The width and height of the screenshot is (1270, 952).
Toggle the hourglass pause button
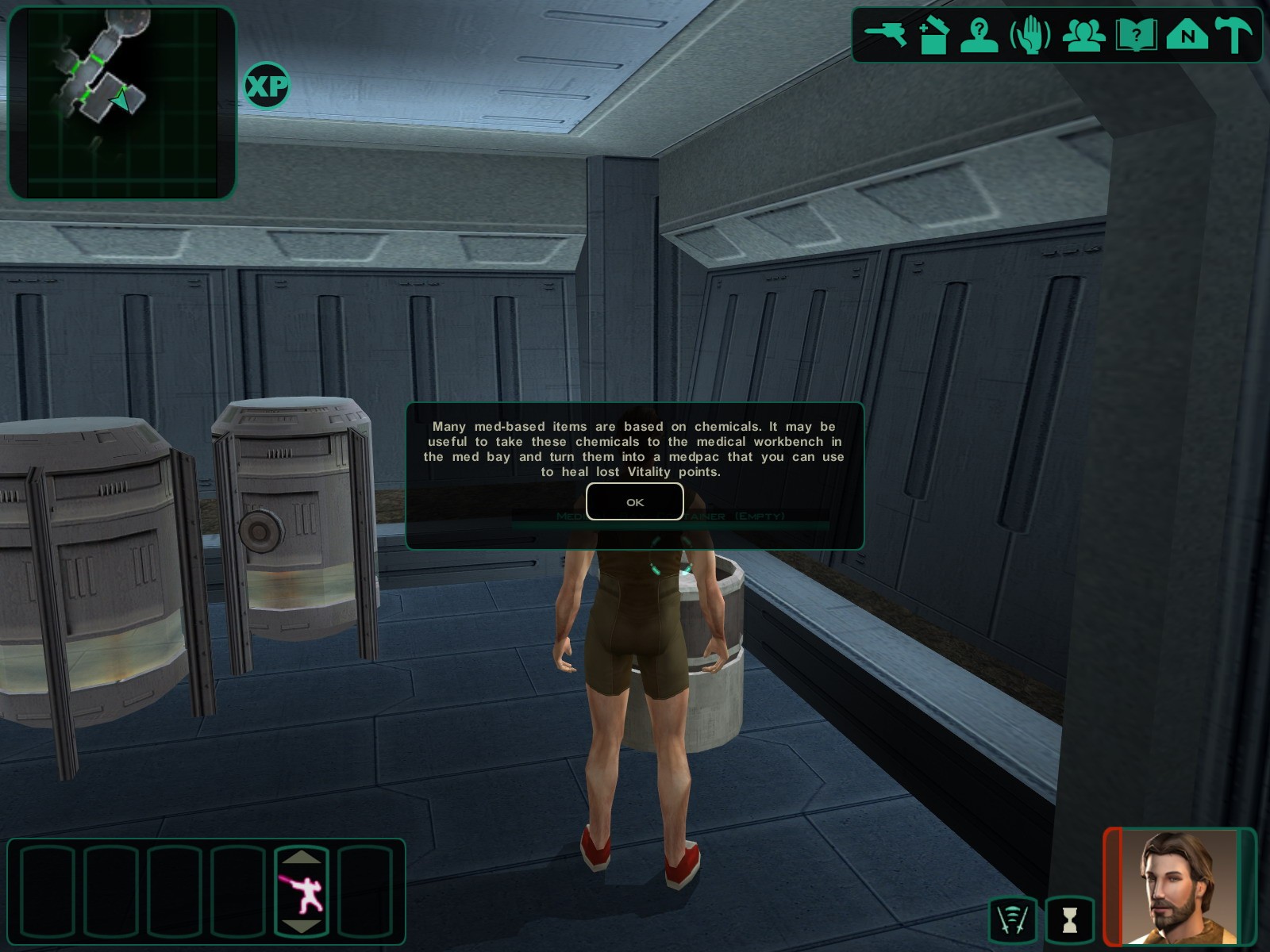1069,919
